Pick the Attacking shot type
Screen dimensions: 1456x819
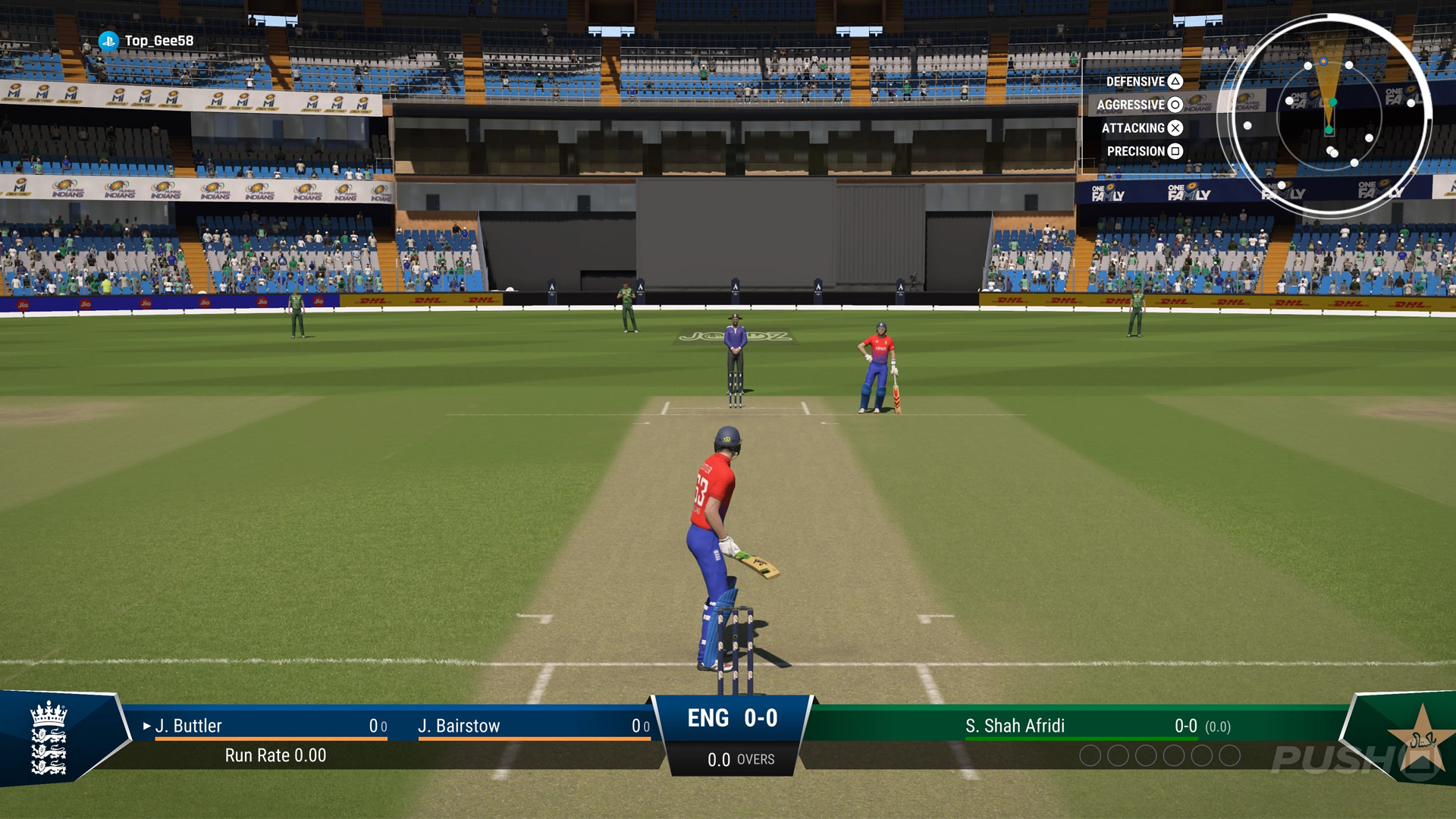coord(1141,128)
